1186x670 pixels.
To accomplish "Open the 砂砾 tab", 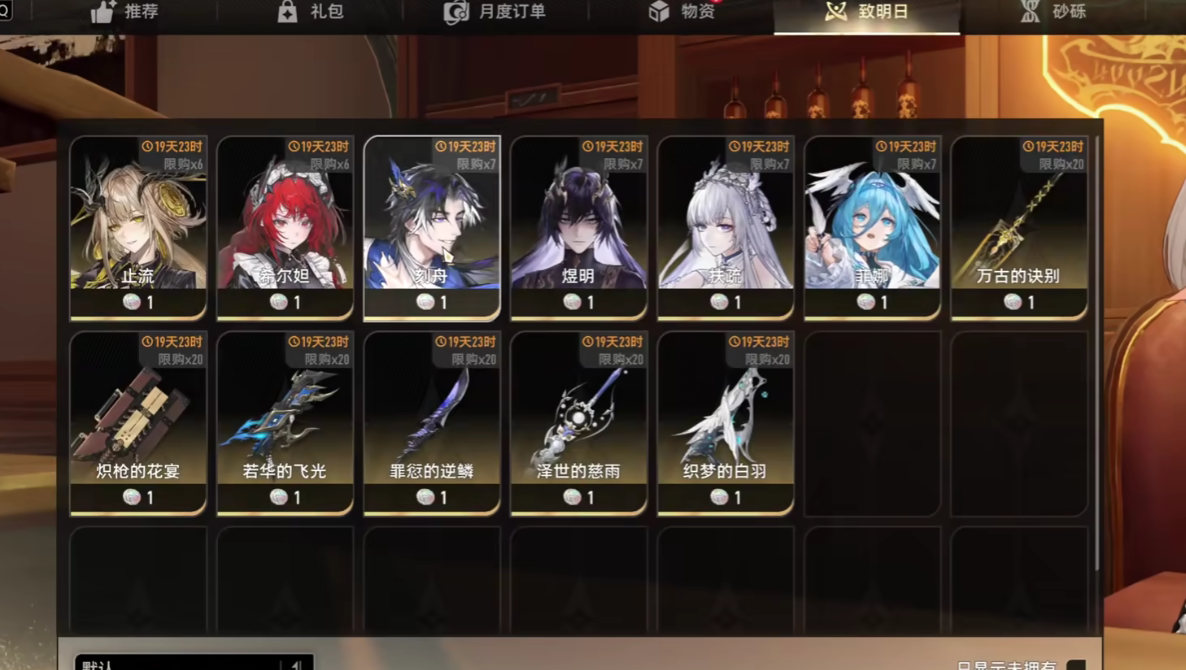I will [x=1053, y=13].
